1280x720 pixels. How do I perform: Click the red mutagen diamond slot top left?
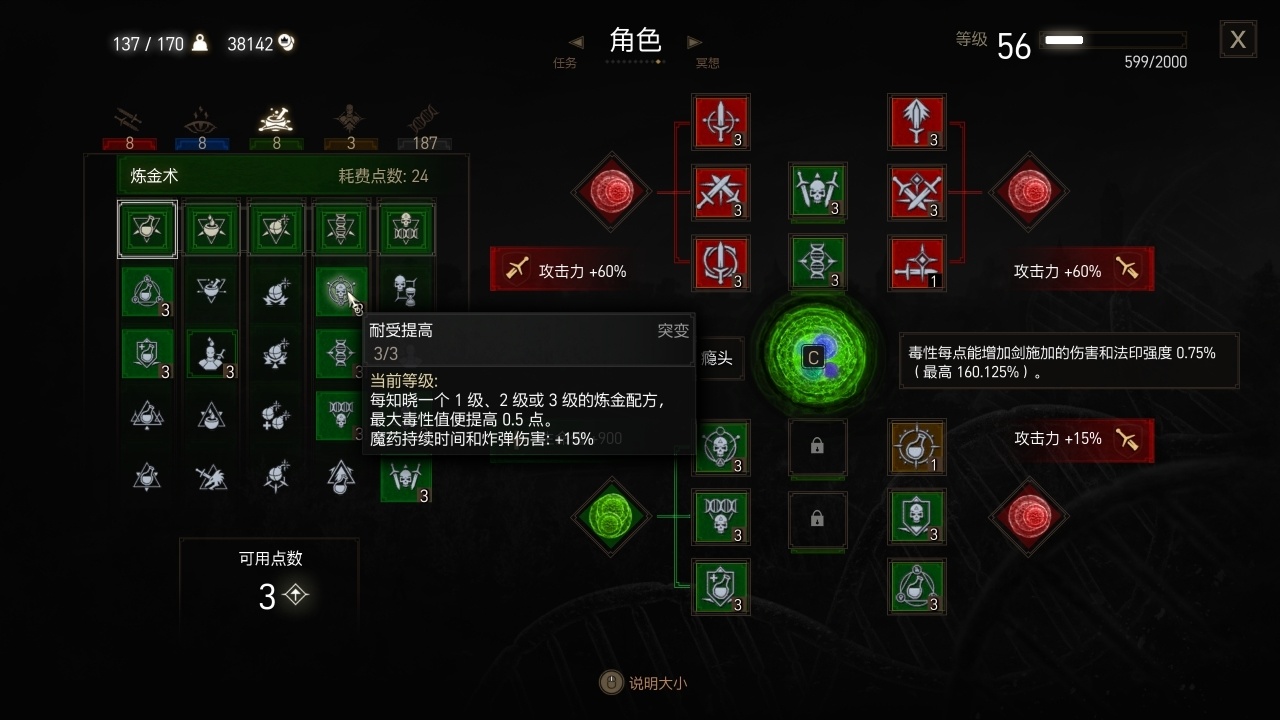point(611,193)
